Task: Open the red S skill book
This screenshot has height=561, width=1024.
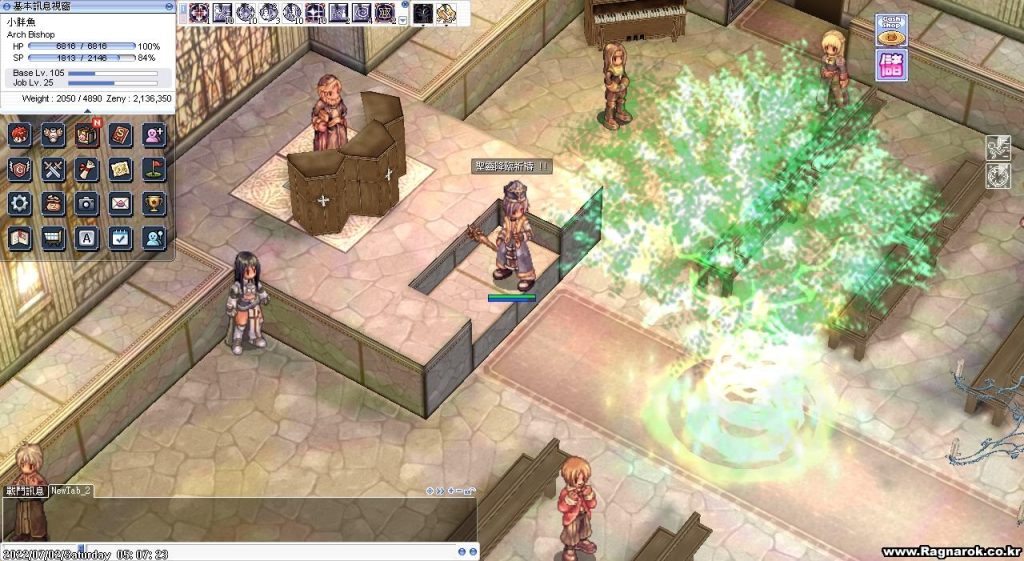Action: pyautogui.click(x=120, y=136)
